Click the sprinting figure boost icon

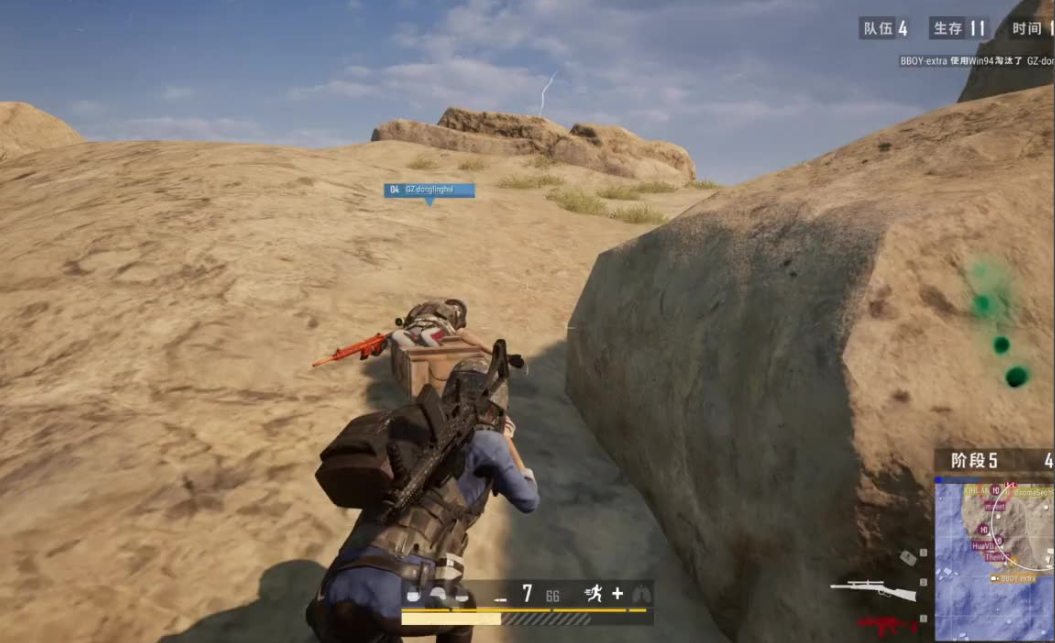coord(596,594)
